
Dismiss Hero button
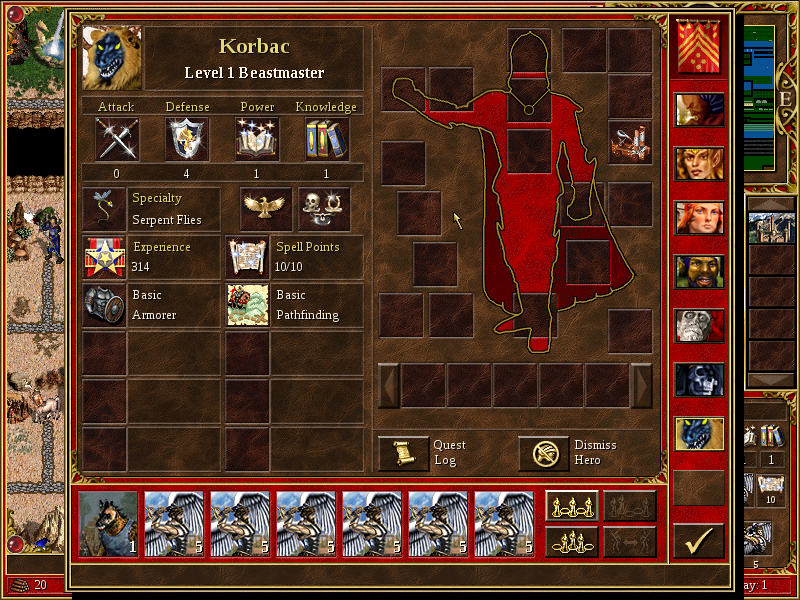[x=543, y=453]
